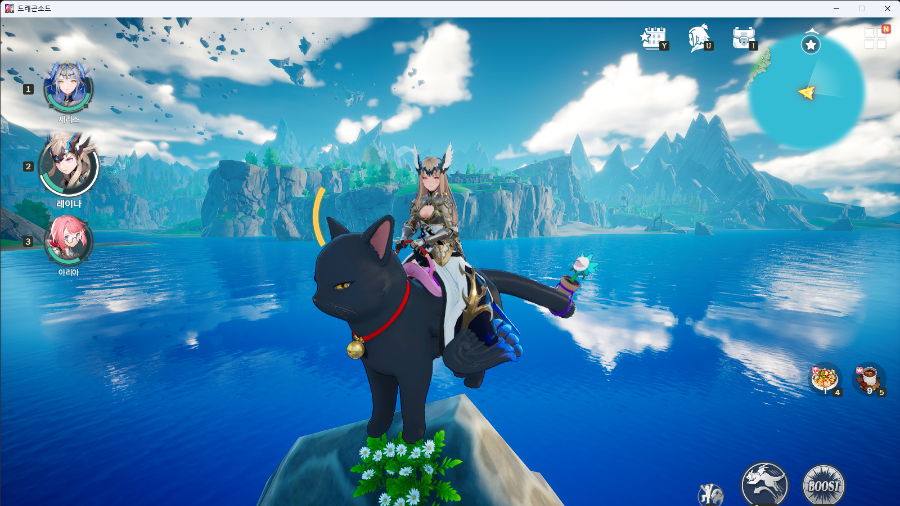The width and height of the screenshot is (900, 506).
Task: Switch to pink-haired party member 아리아
Action: (x=69, y=241)
